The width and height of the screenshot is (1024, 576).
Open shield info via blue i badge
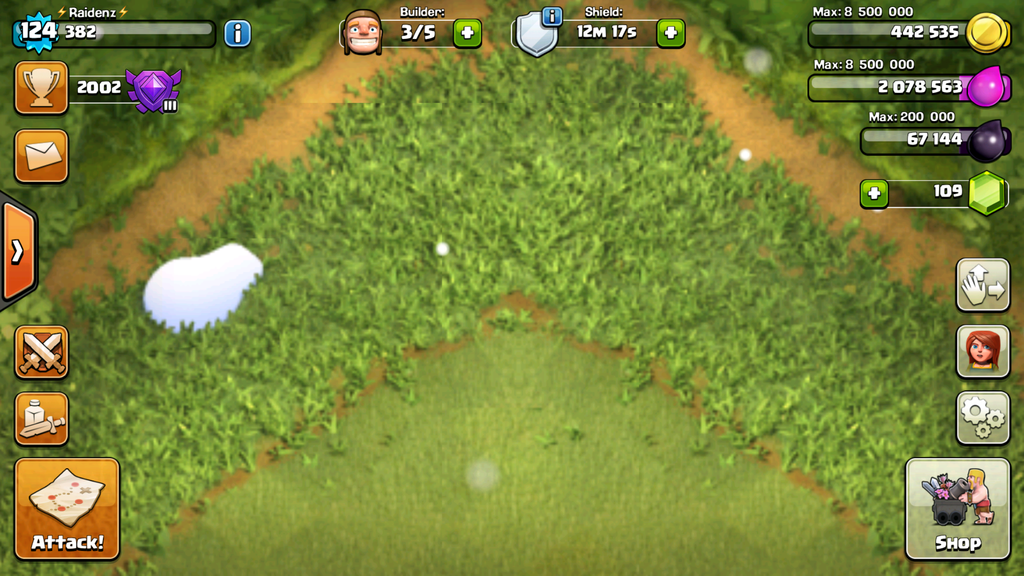click(551, 16)
